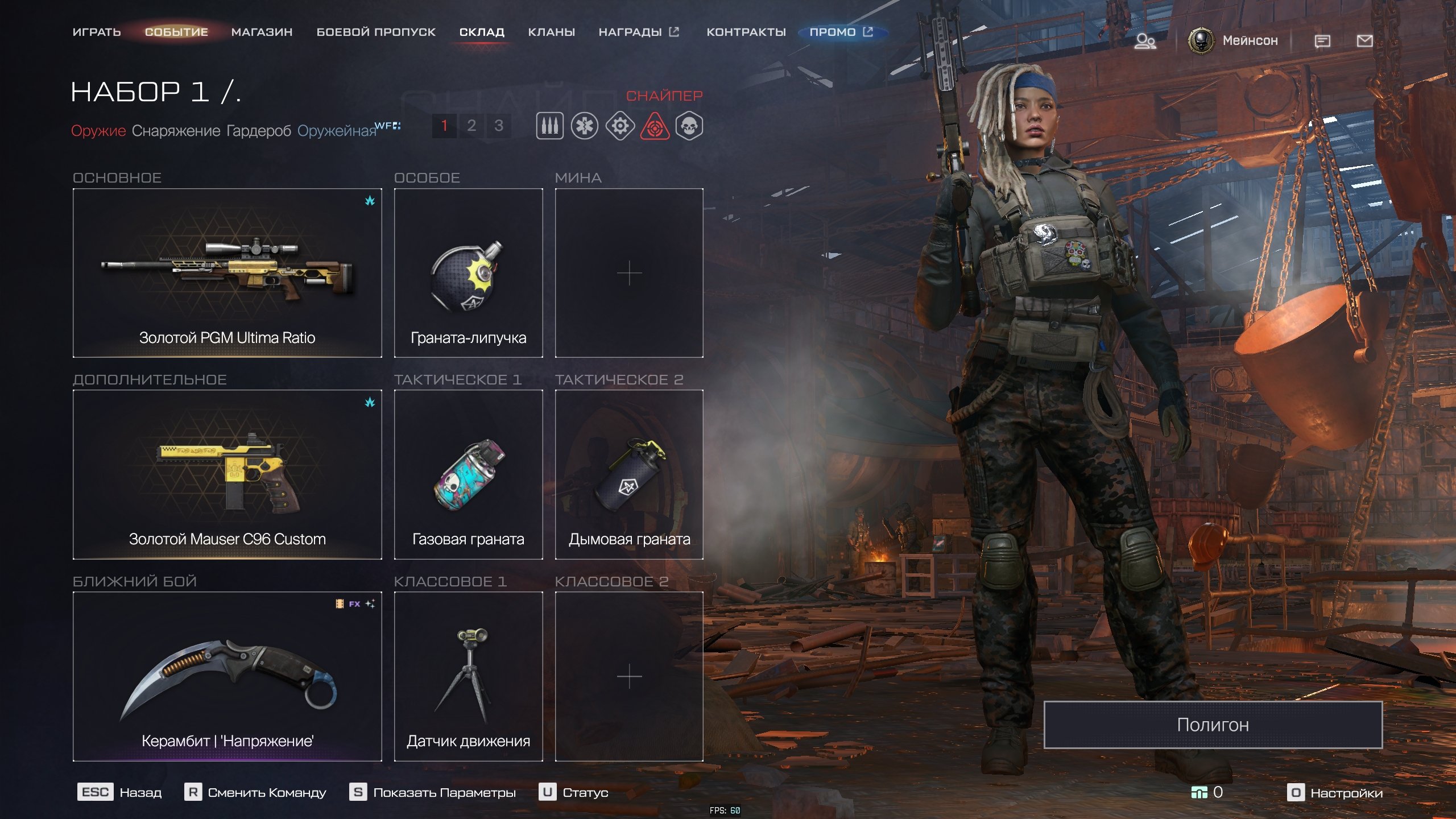Select the Золотой PGM Ultima Ratio slot

(227, 273)
